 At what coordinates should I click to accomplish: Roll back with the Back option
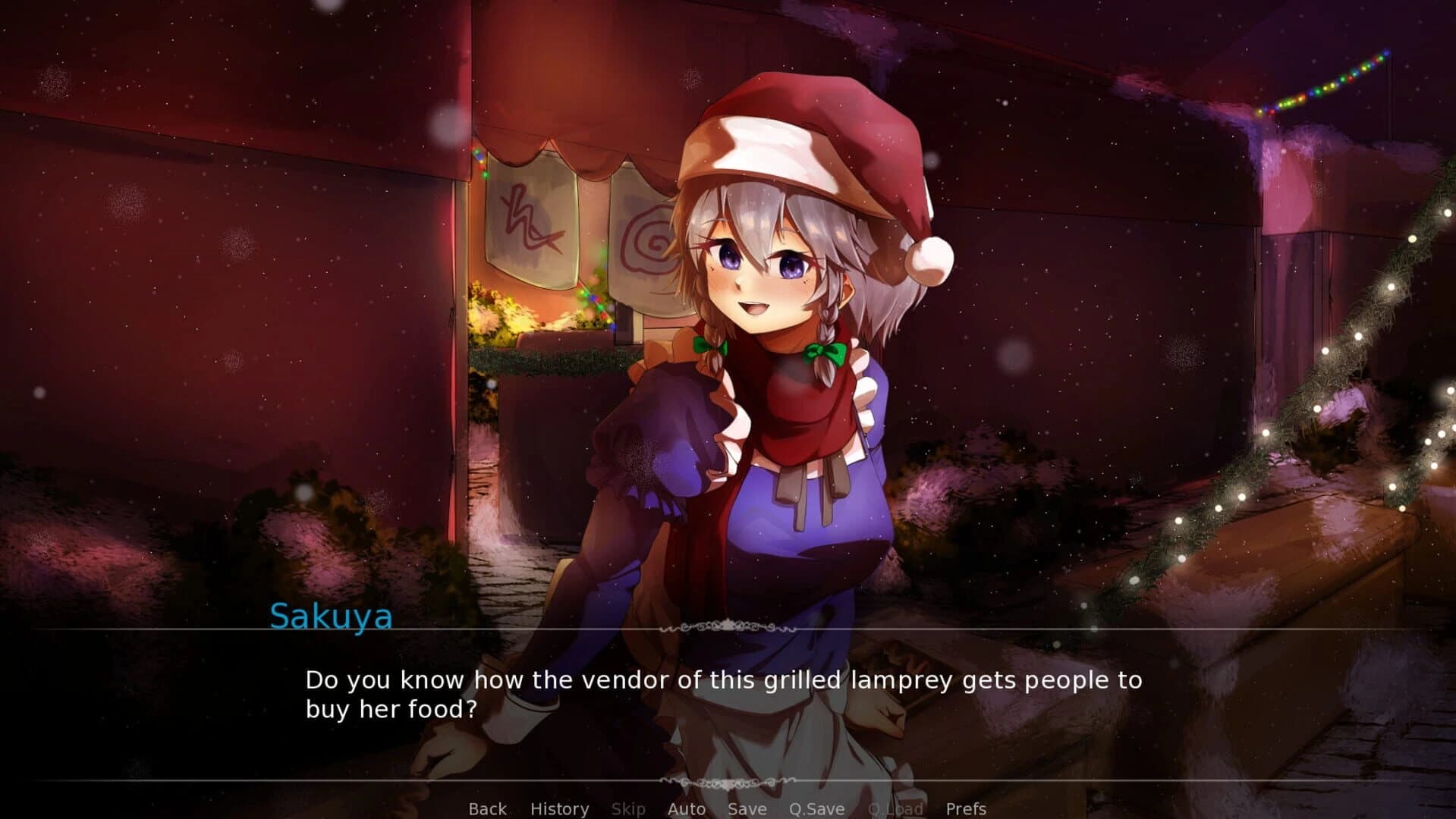coord(487,808)
